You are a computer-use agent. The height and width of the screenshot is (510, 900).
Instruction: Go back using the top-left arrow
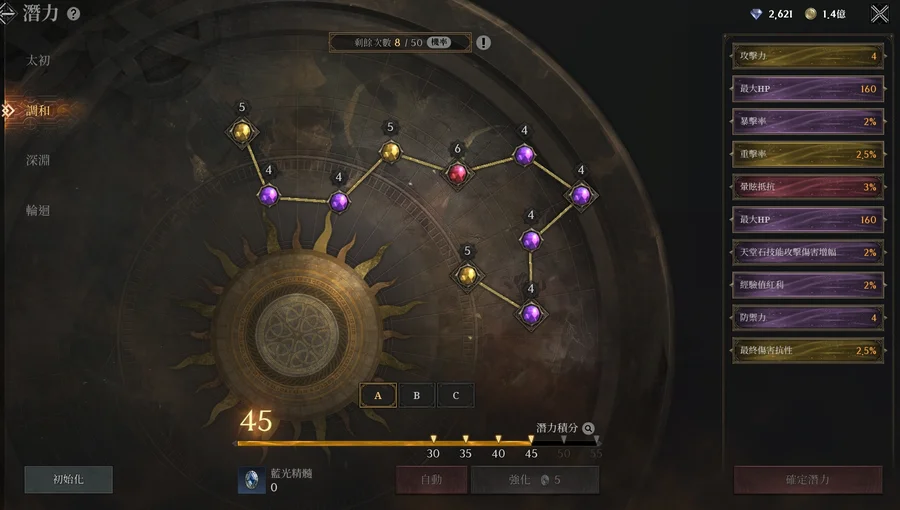pyautogui.click(x=7, y=14)
